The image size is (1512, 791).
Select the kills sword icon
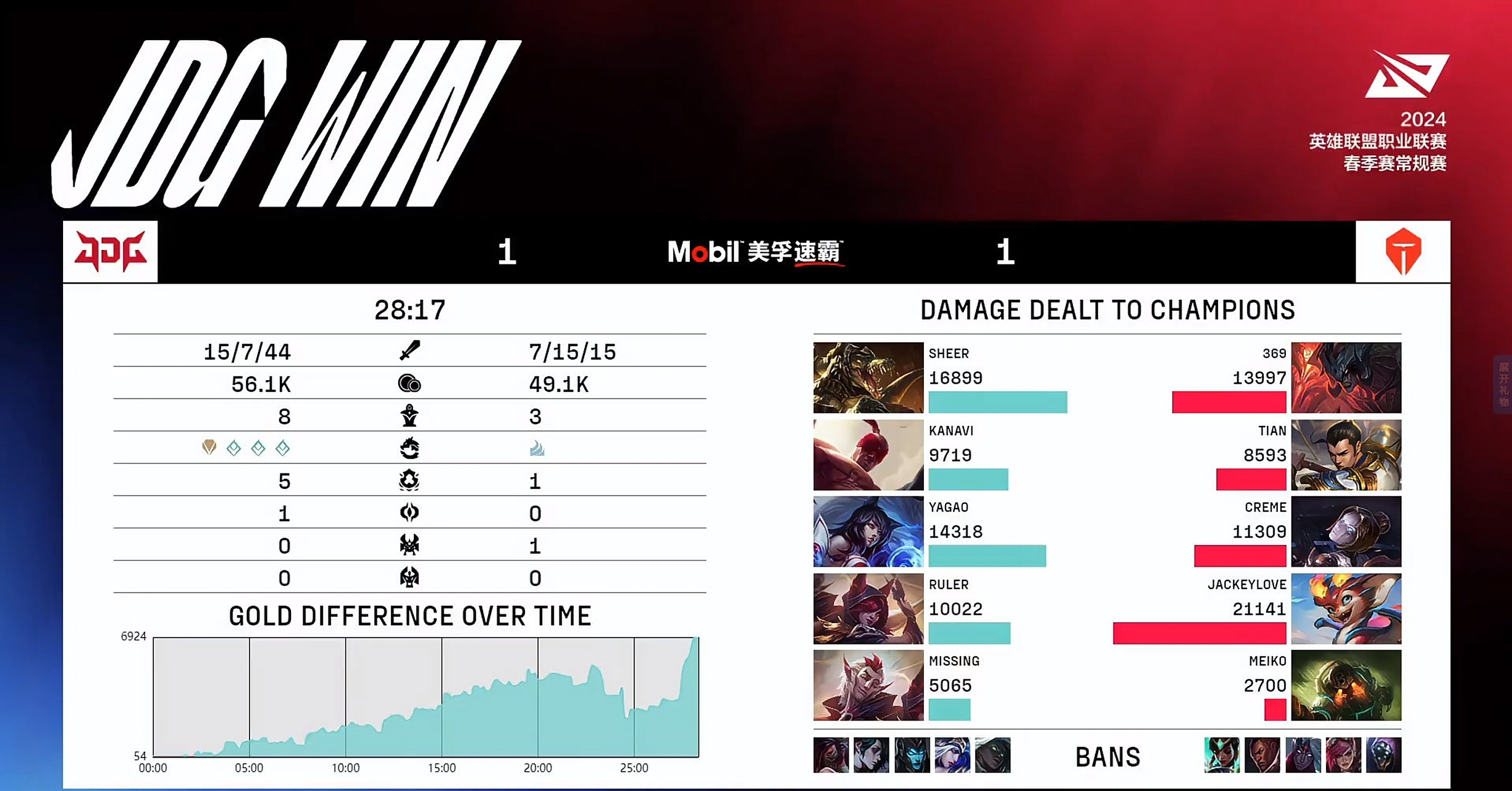[411, 350]
